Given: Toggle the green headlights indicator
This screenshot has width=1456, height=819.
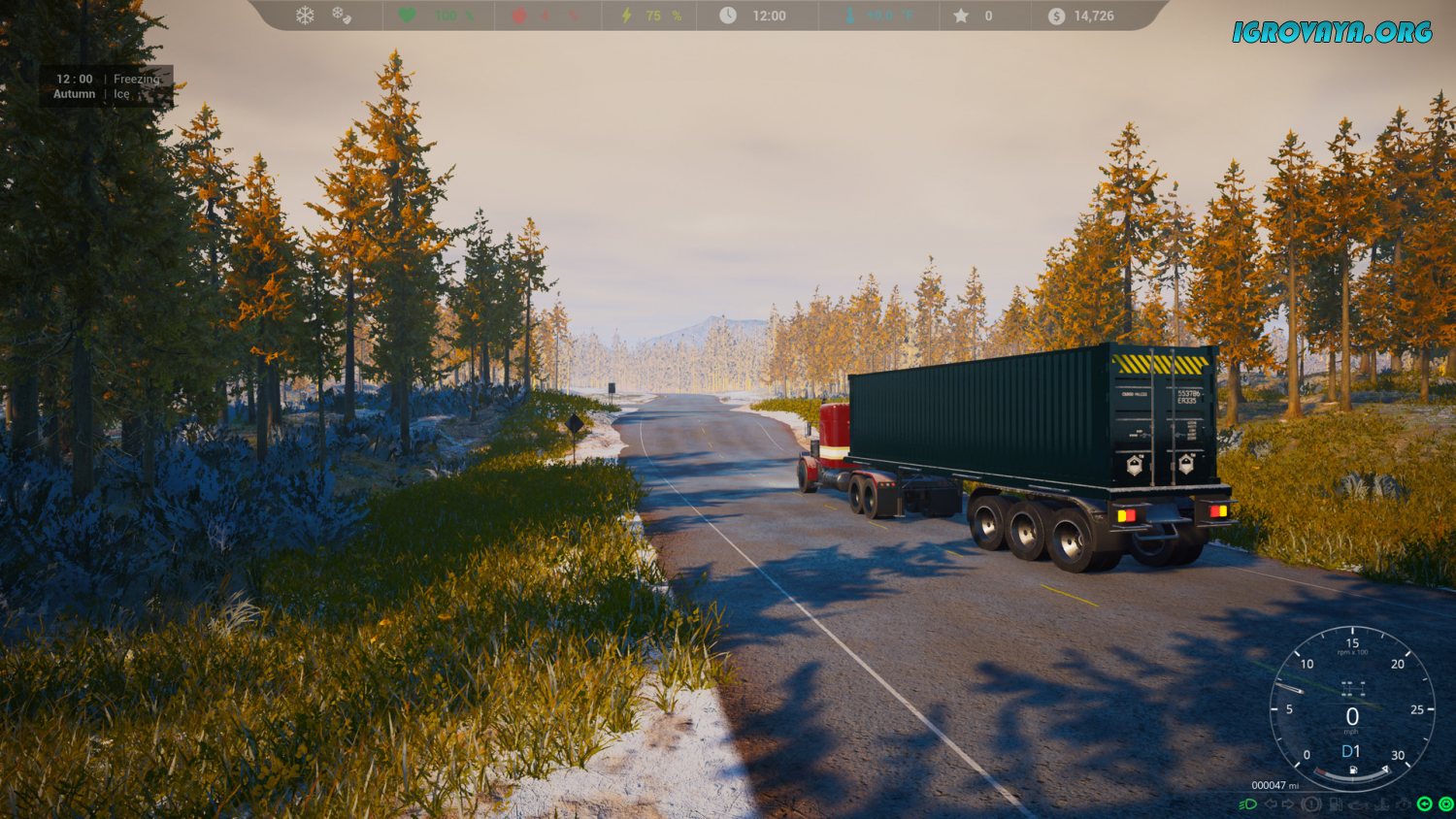Looking at the screenshot, I should 1249,804.
